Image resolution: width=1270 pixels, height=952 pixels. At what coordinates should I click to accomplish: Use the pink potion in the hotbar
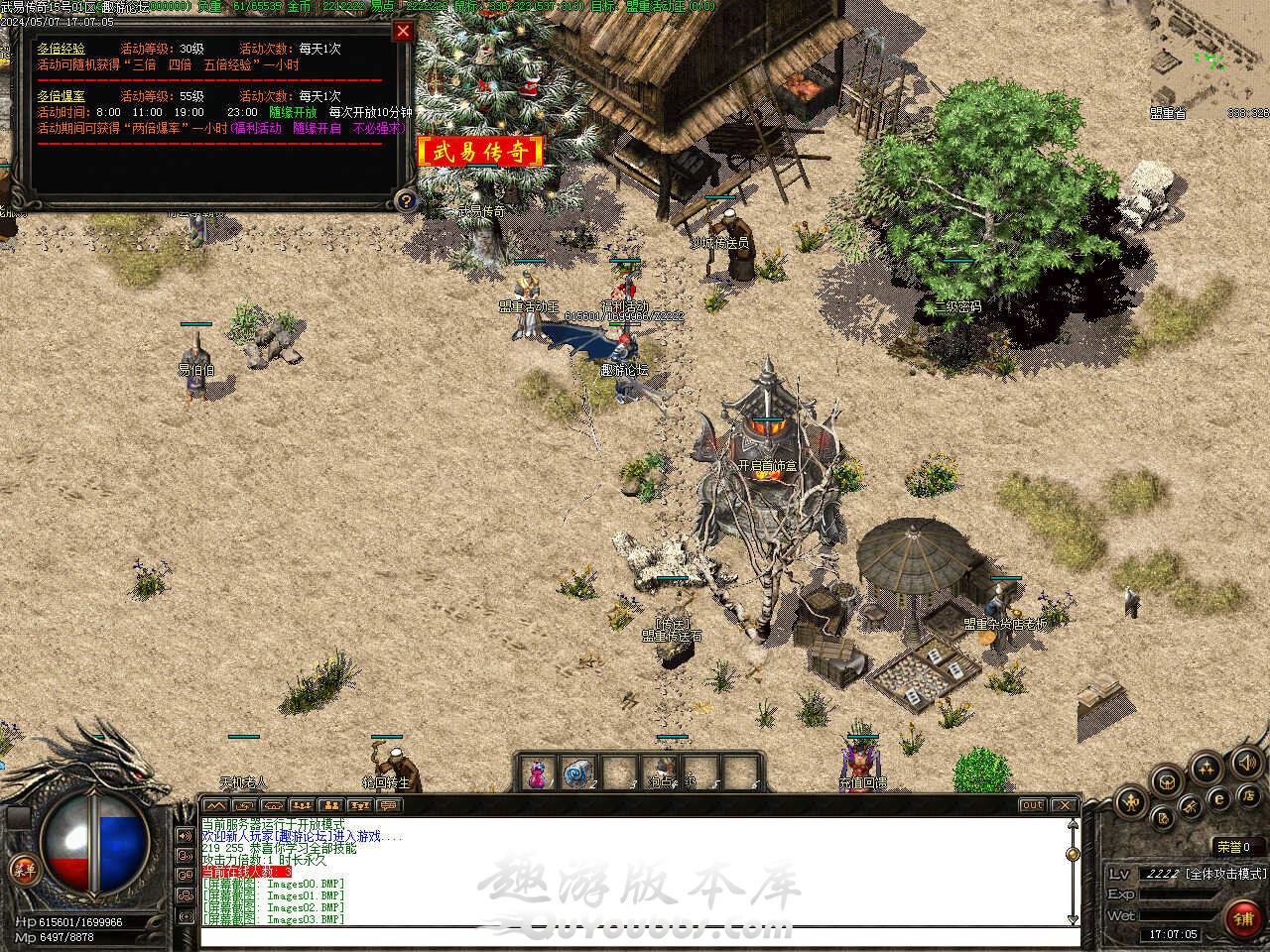(537, 773)
